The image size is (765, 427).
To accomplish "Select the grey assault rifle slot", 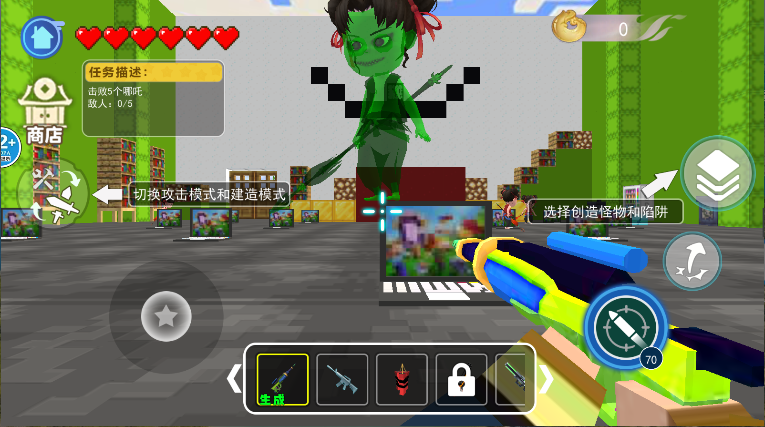I will pos(342,379).
